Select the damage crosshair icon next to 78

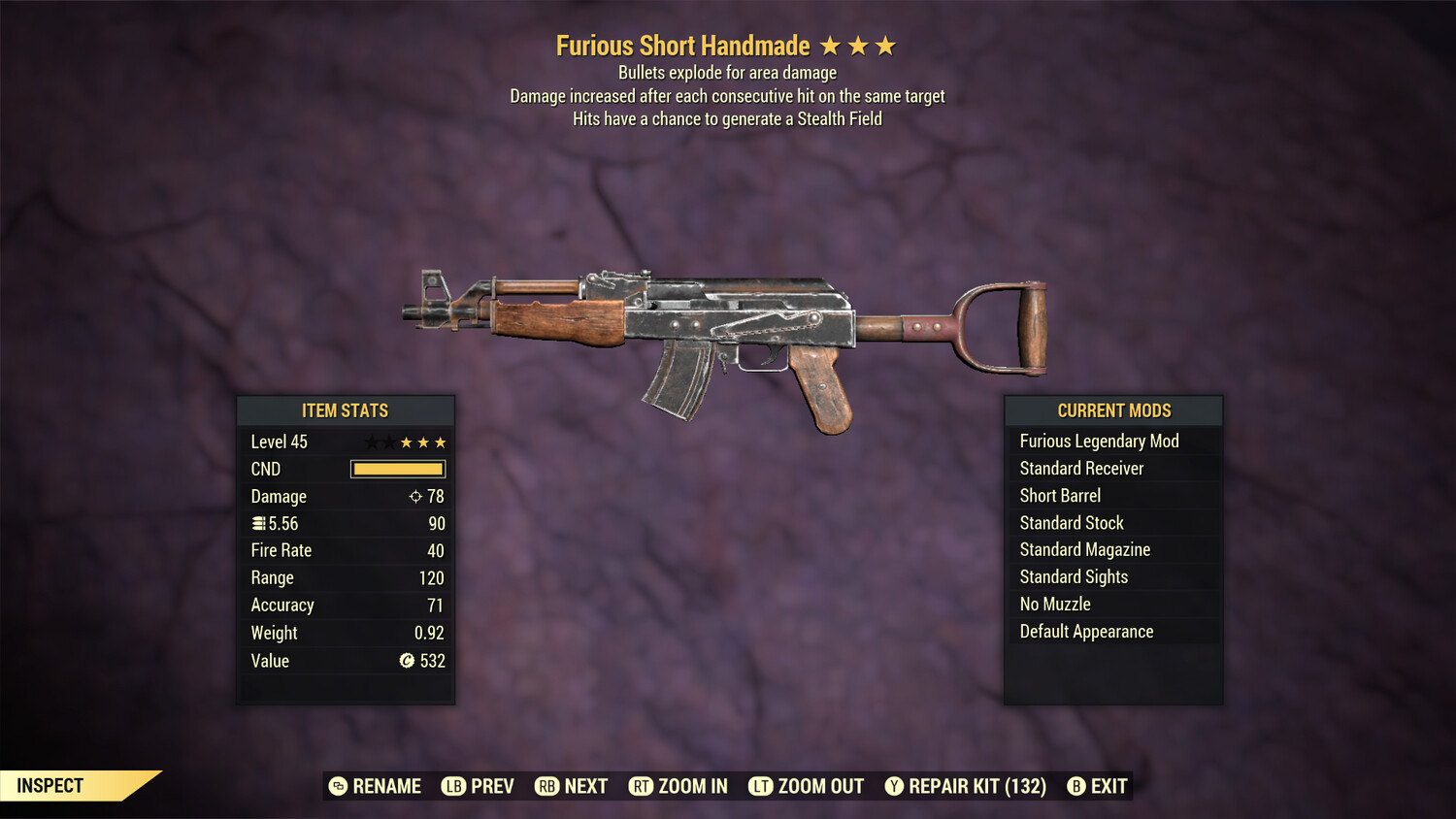tap(415, 496)
